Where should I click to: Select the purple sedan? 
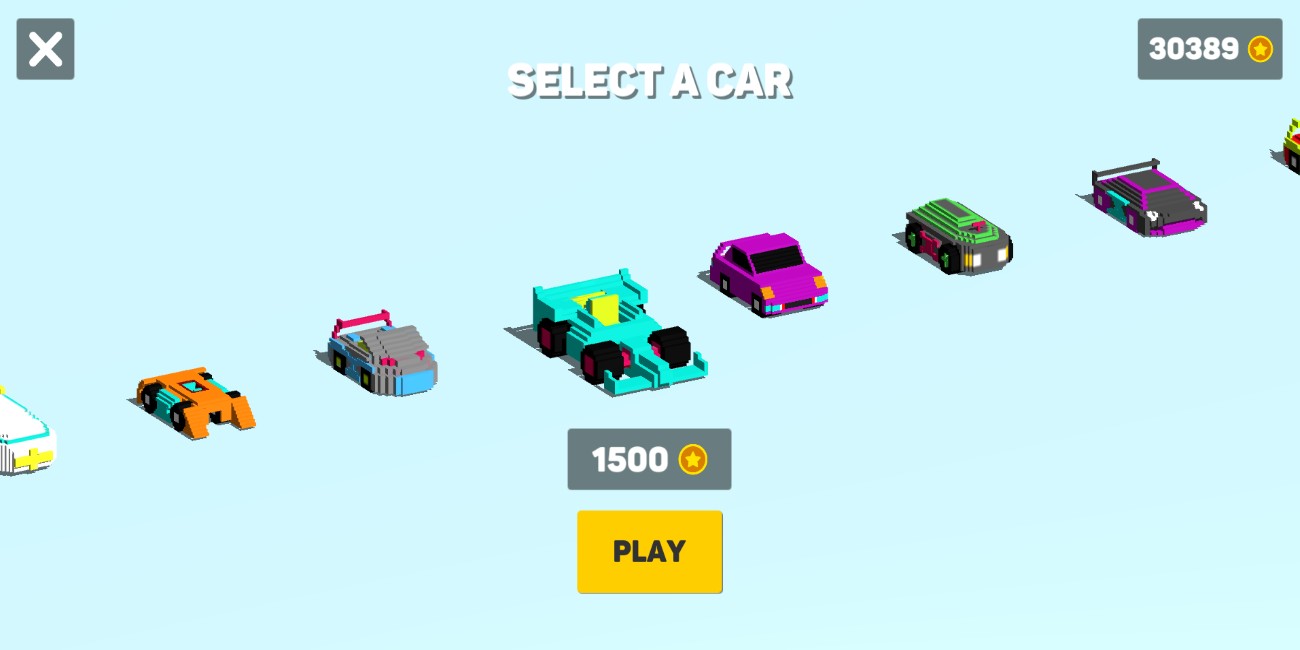click(x=768, y=273)
